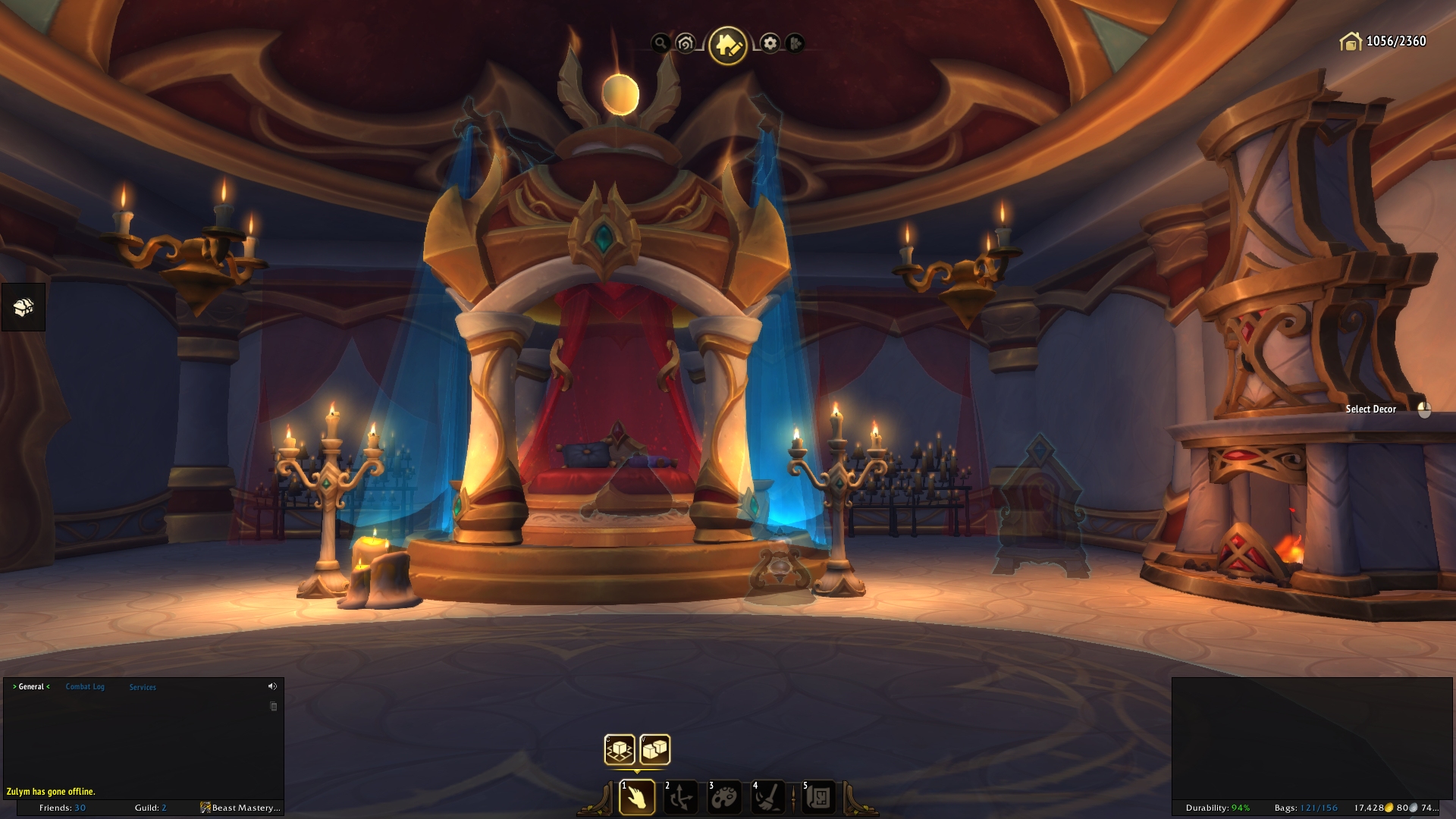Image resolution: width=1456 pixels, height=819 pixels.
Task: Open the Services chat tab
Action: 143,687
